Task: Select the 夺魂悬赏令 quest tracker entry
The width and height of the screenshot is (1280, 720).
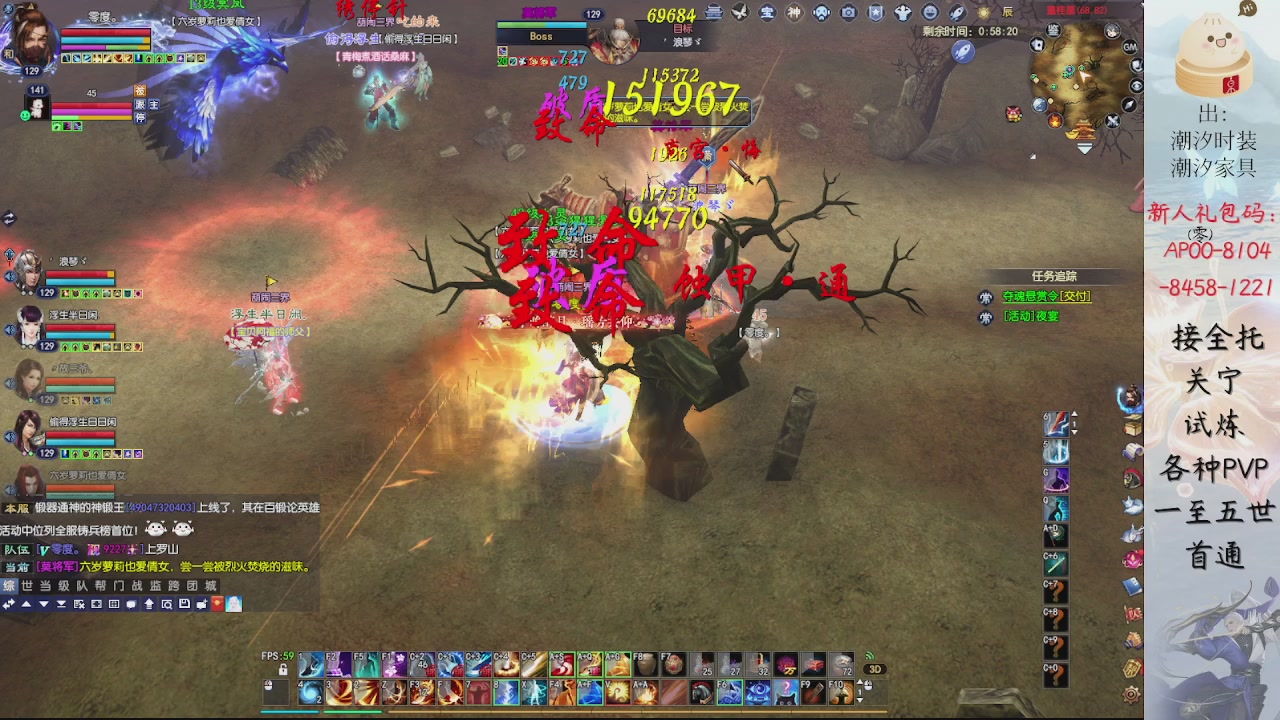Action: [x=1046, y=297]
